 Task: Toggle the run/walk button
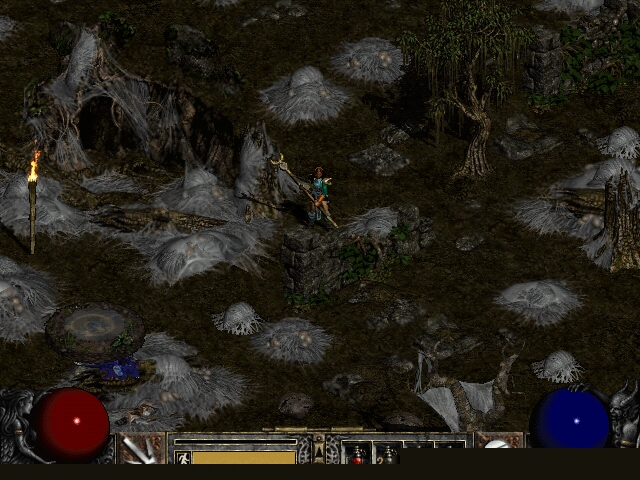tap(183, 457)
